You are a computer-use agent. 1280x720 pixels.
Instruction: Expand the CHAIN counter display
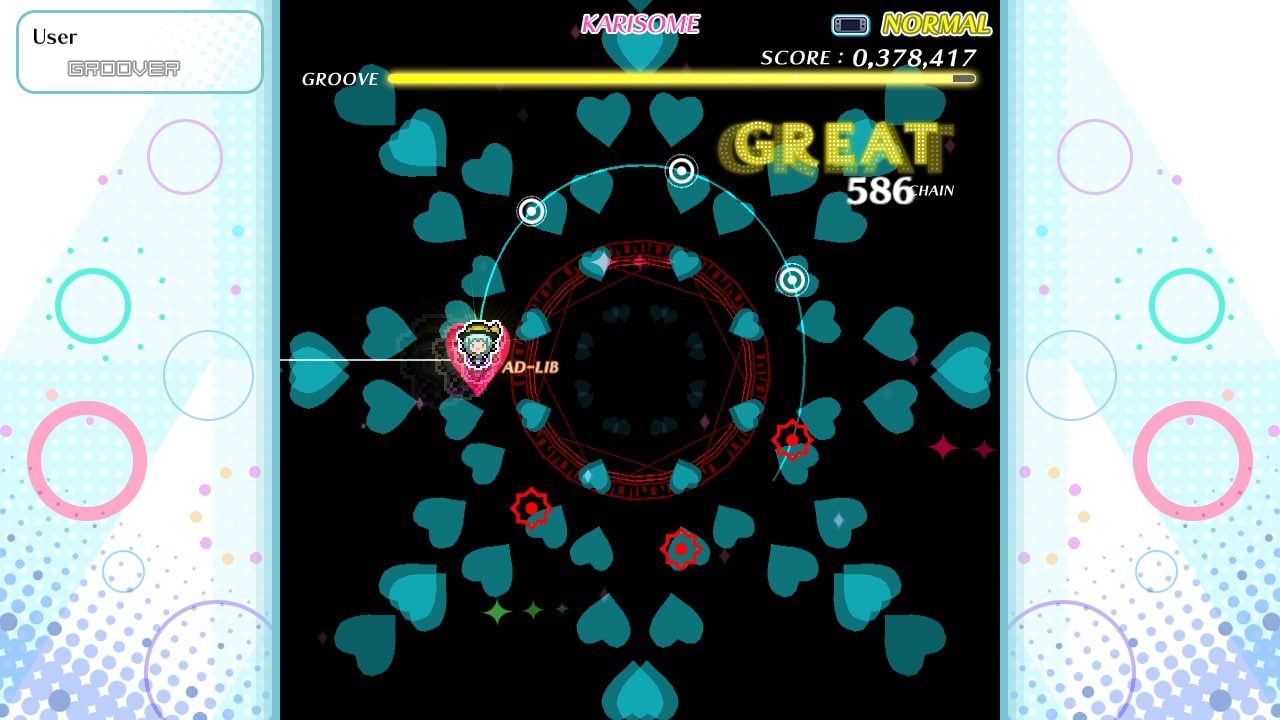click(x=933, y=190)
